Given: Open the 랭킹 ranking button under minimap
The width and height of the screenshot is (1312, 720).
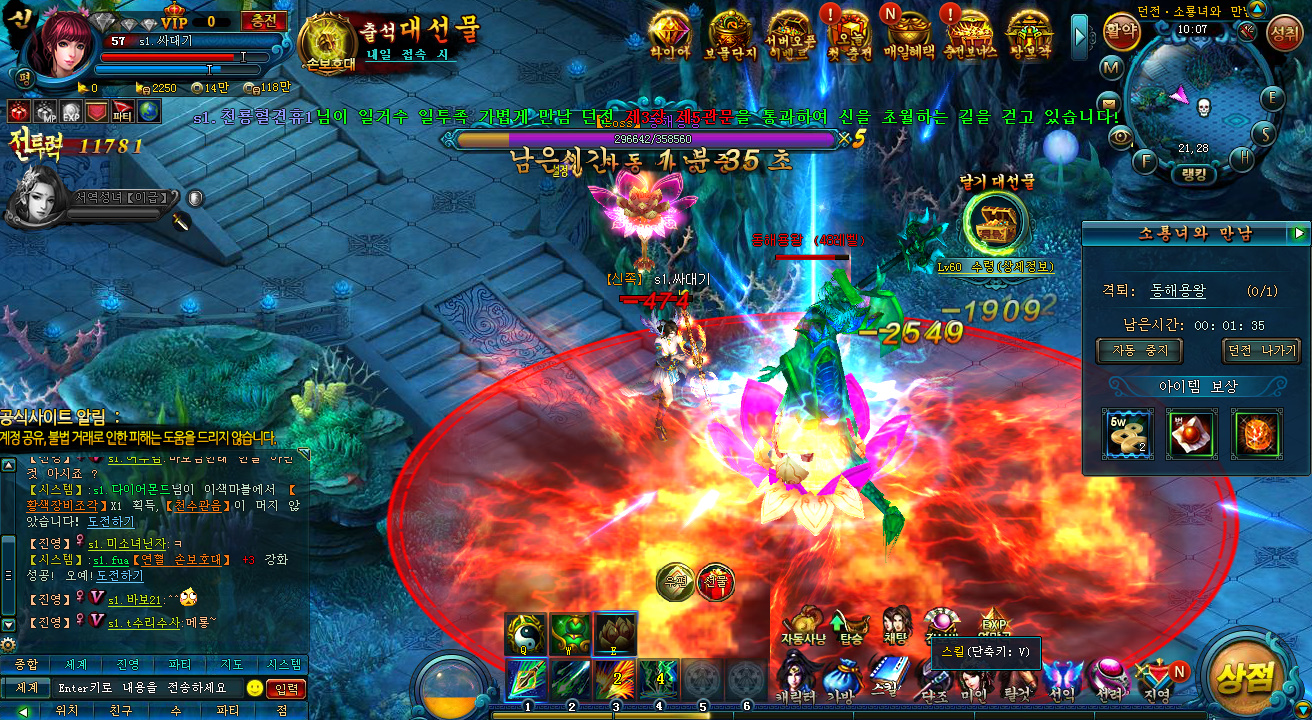Looking at the screenshot, I should pos(1198,172).
